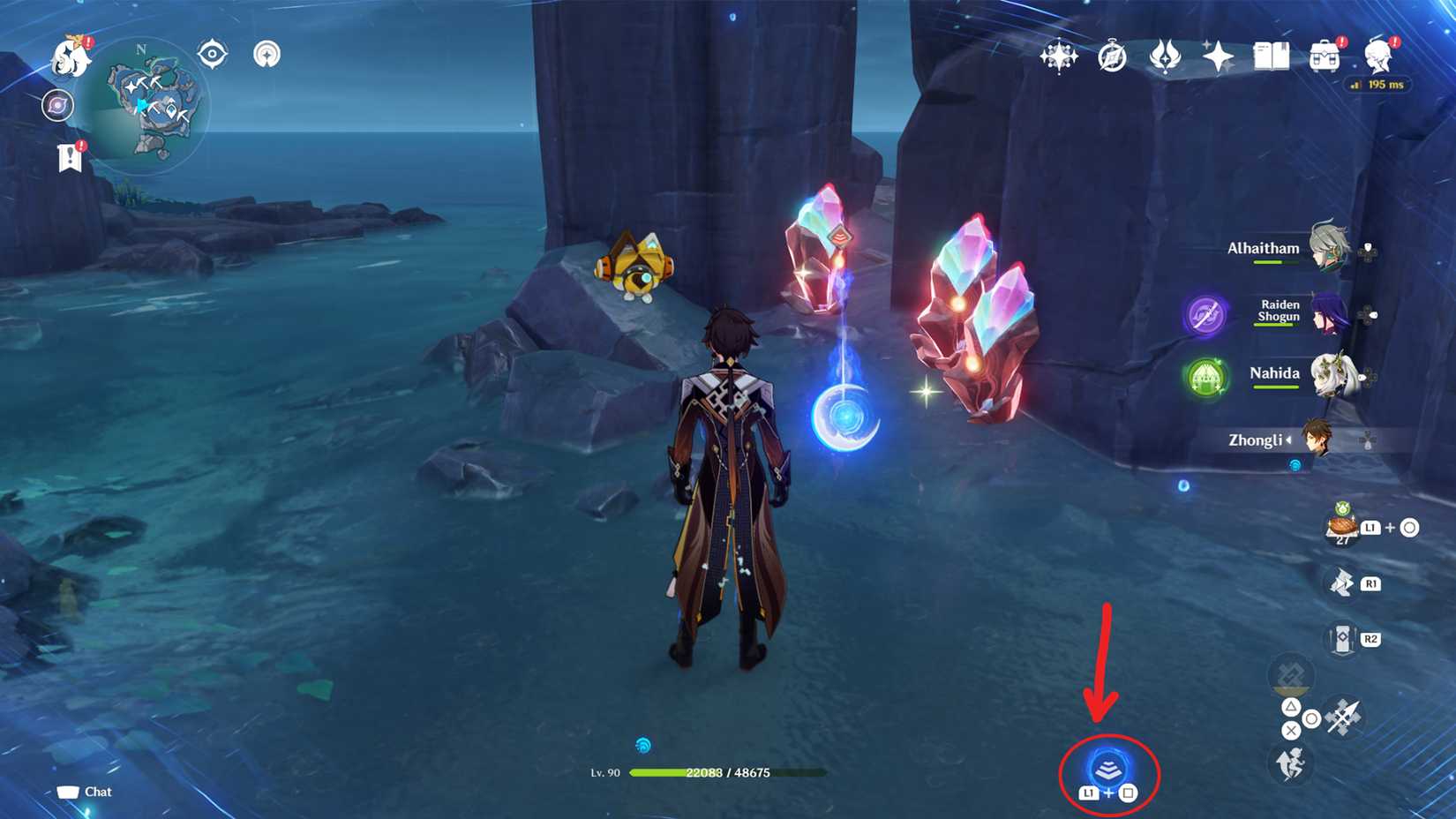Toggle elemental sight eye icon
Image resolution: width=1456 pixels, height=819 pixels.
[209, 54]
